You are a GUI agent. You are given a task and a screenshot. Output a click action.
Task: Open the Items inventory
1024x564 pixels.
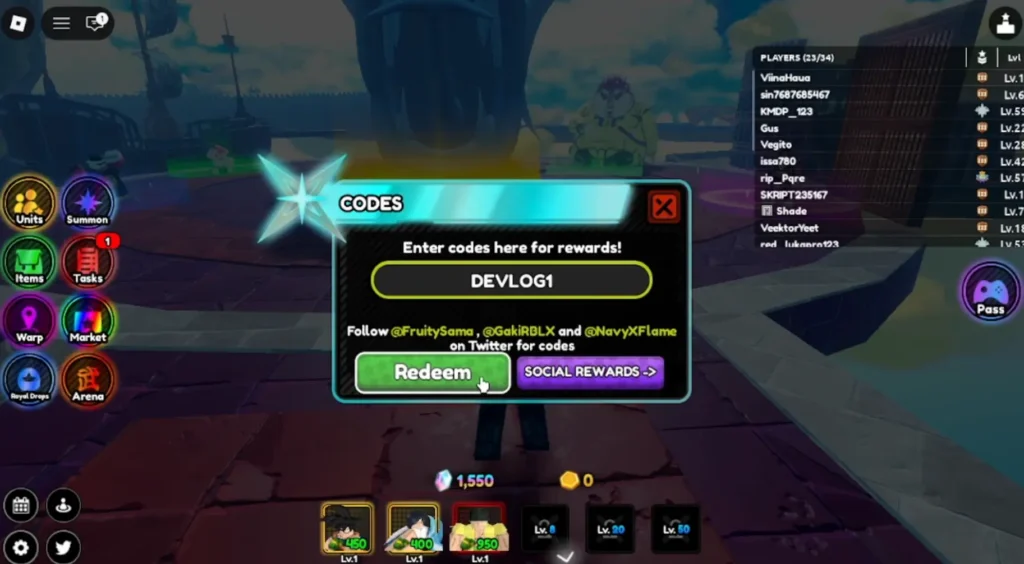point(29,262)
